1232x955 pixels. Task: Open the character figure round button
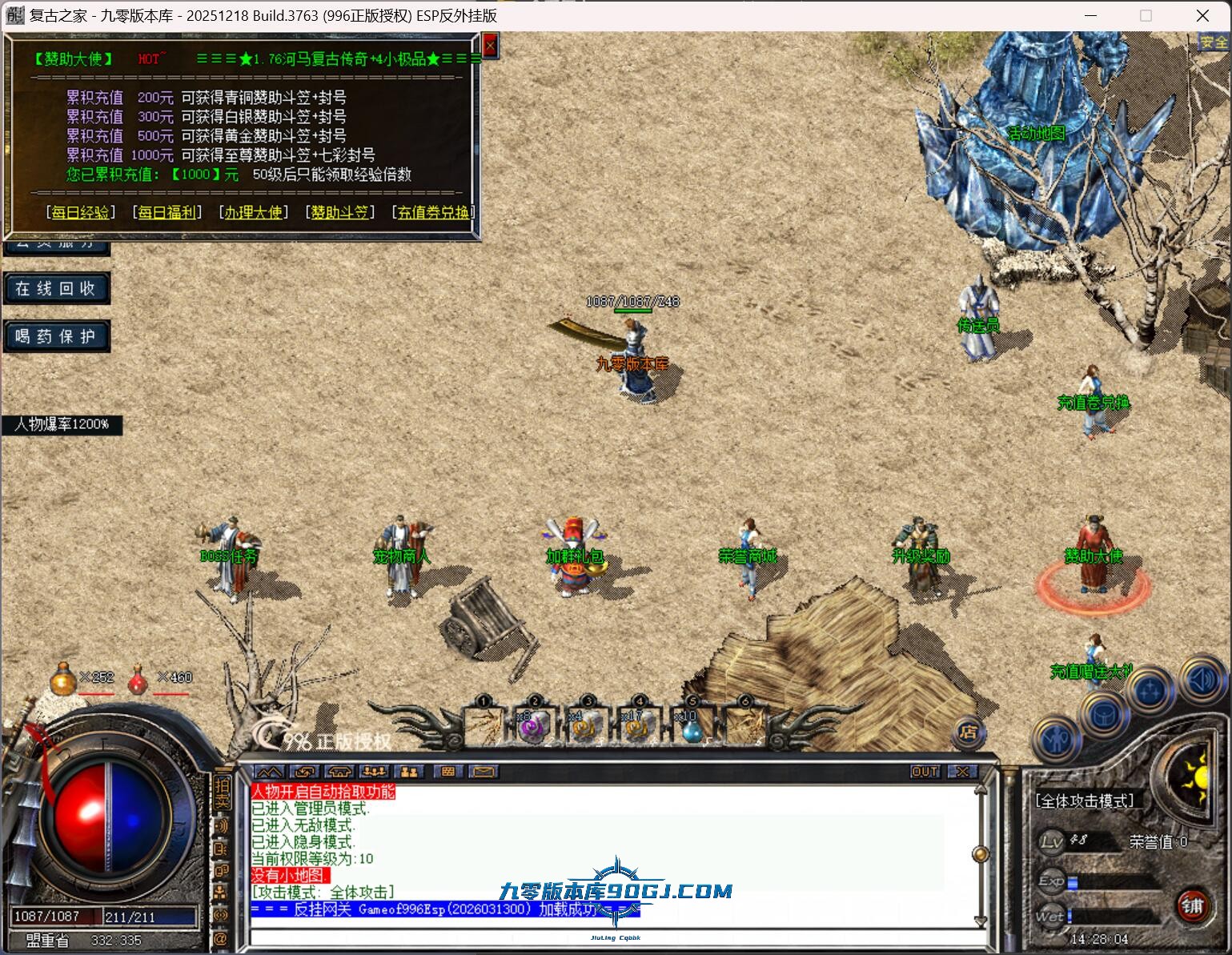(1057, 738)
